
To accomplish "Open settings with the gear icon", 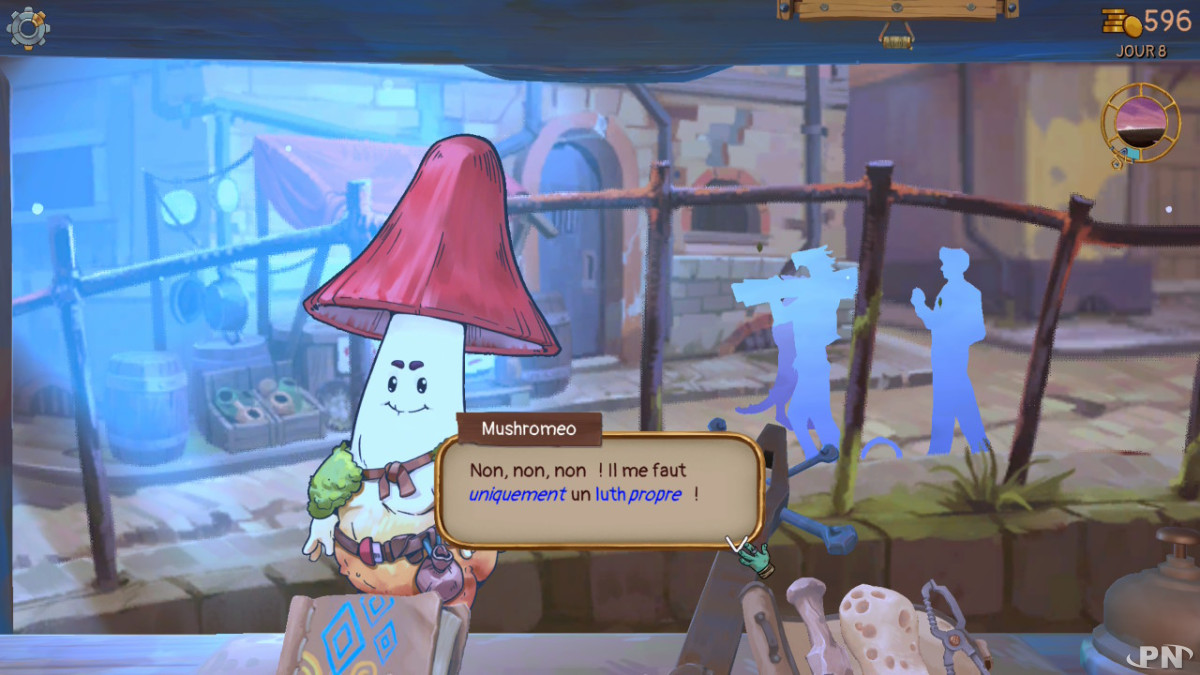I will tap(27, 28).
